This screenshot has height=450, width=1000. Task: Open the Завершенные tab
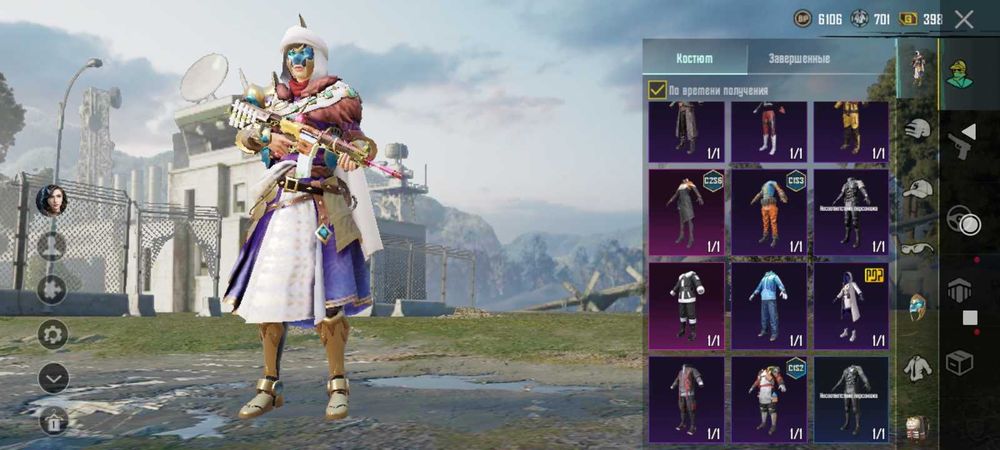click(798, 58)
